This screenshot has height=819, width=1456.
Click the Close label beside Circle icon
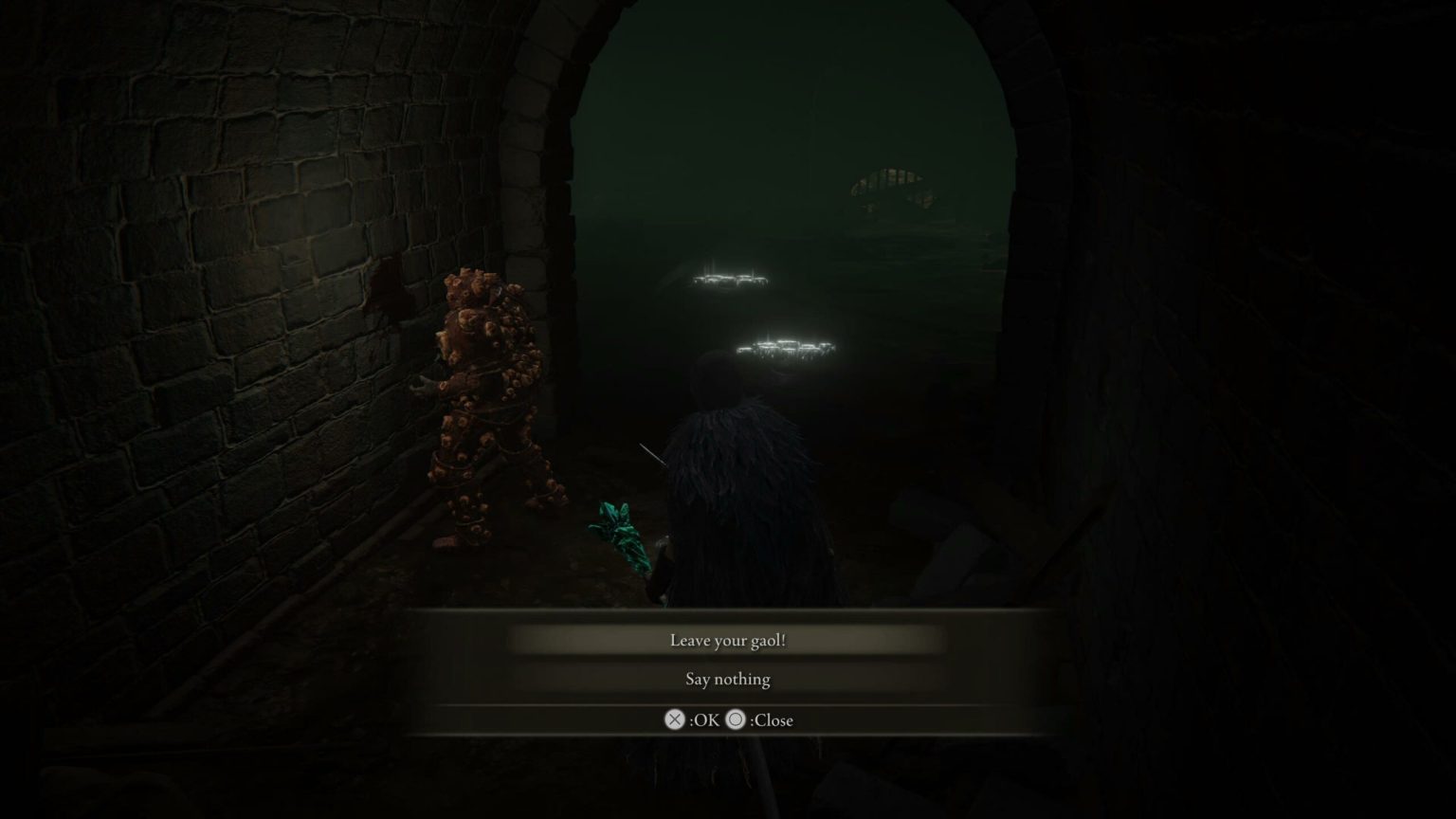pos(770,719)
